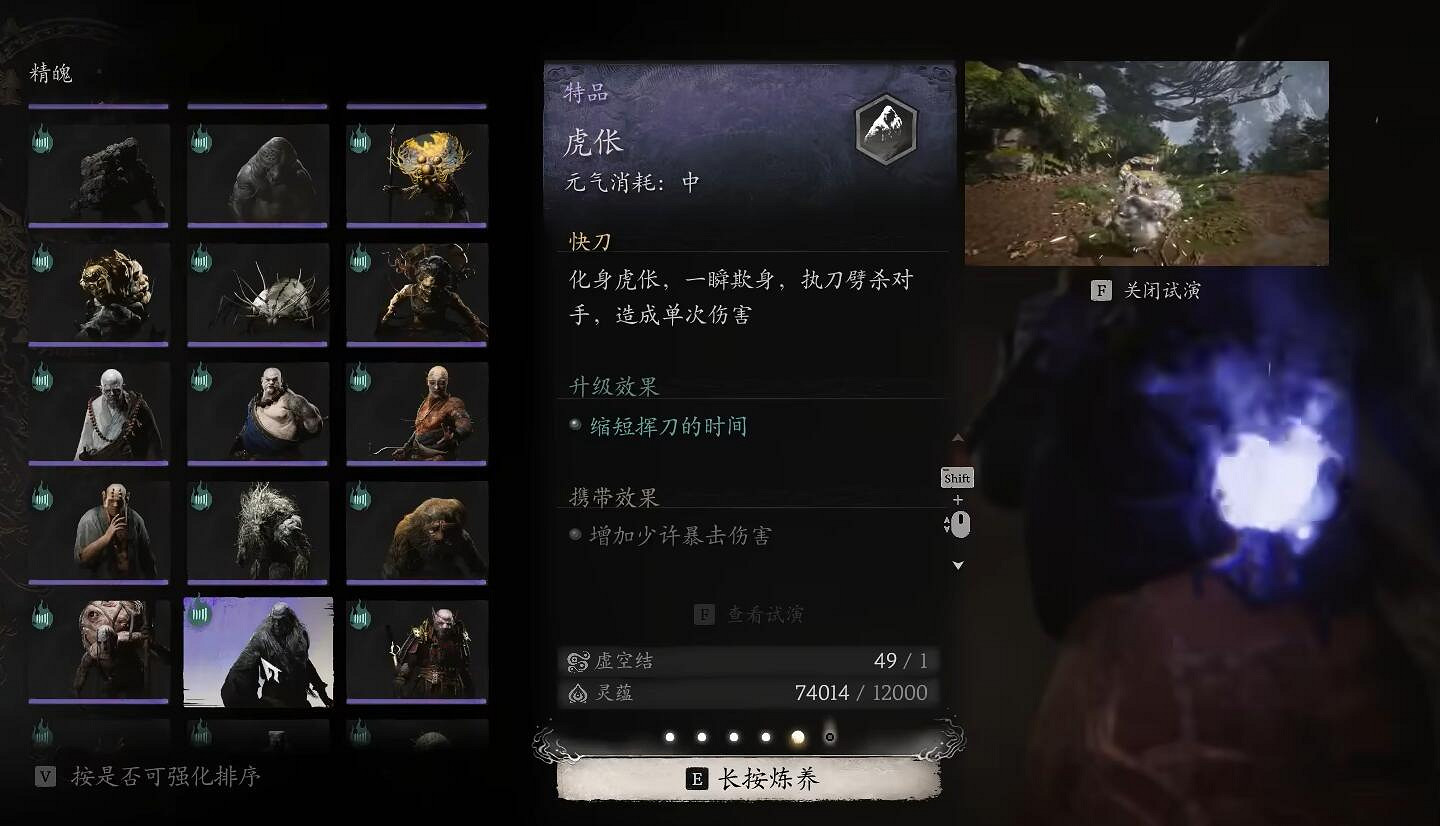
Task: Click the upward chevron above the detail panel scrollbar
Action: (x=957, y=437)
